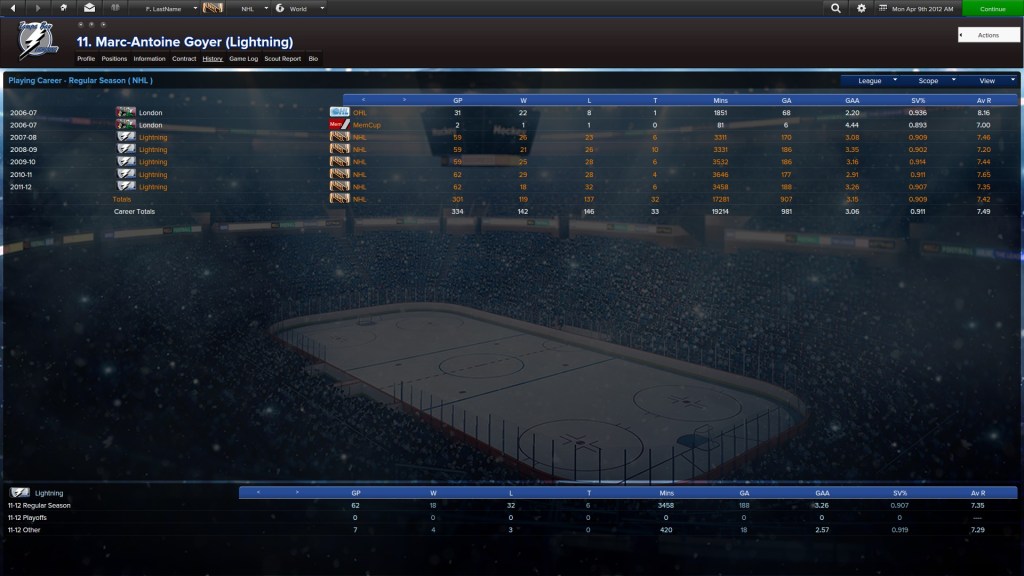The width and height of the screenshot is (1024, 576).
Task: Open settings via the gear icon
Action: pyautogui.click(x=861, y=8)
